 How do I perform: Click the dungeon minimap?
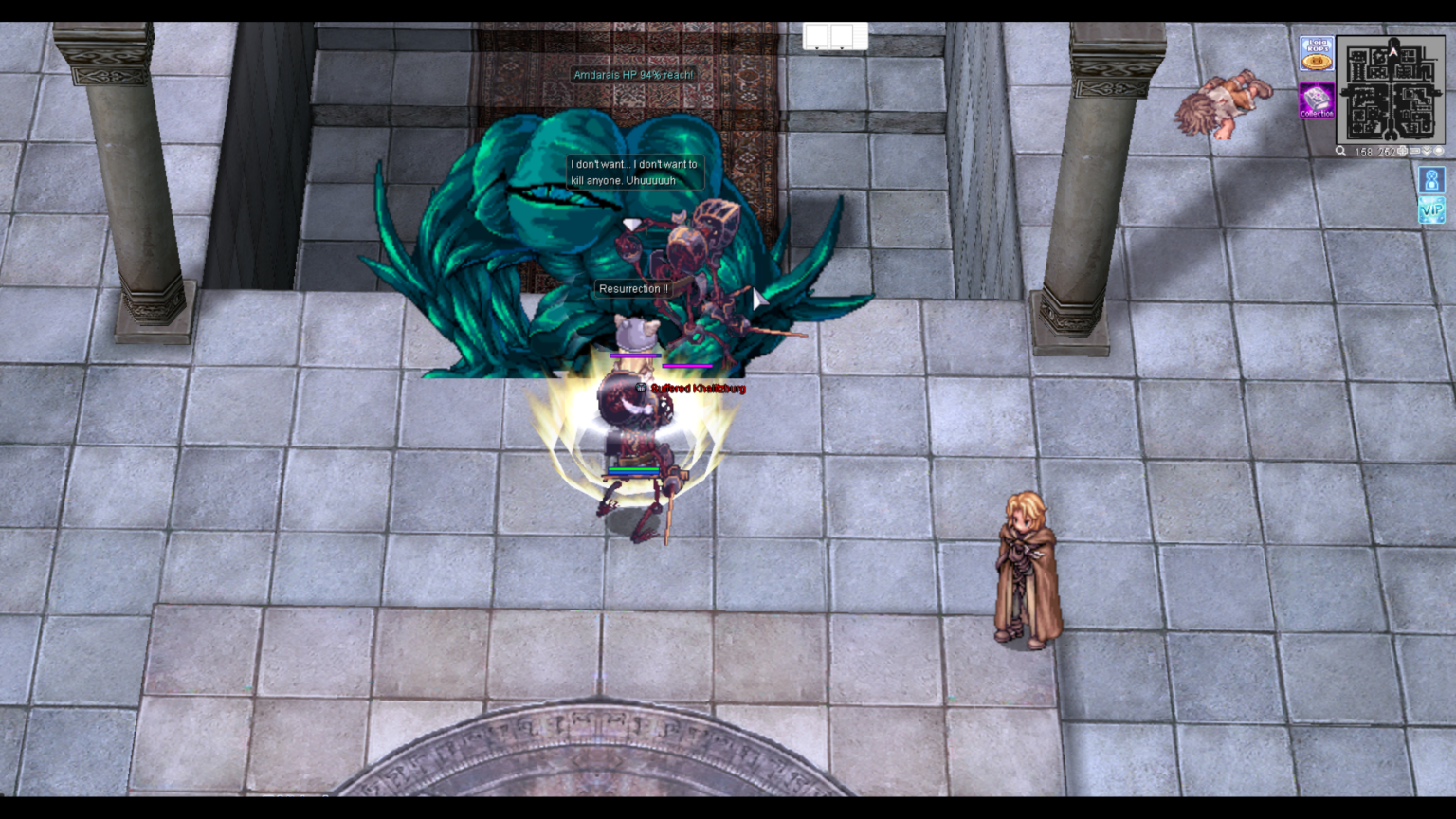point(1391,89)
